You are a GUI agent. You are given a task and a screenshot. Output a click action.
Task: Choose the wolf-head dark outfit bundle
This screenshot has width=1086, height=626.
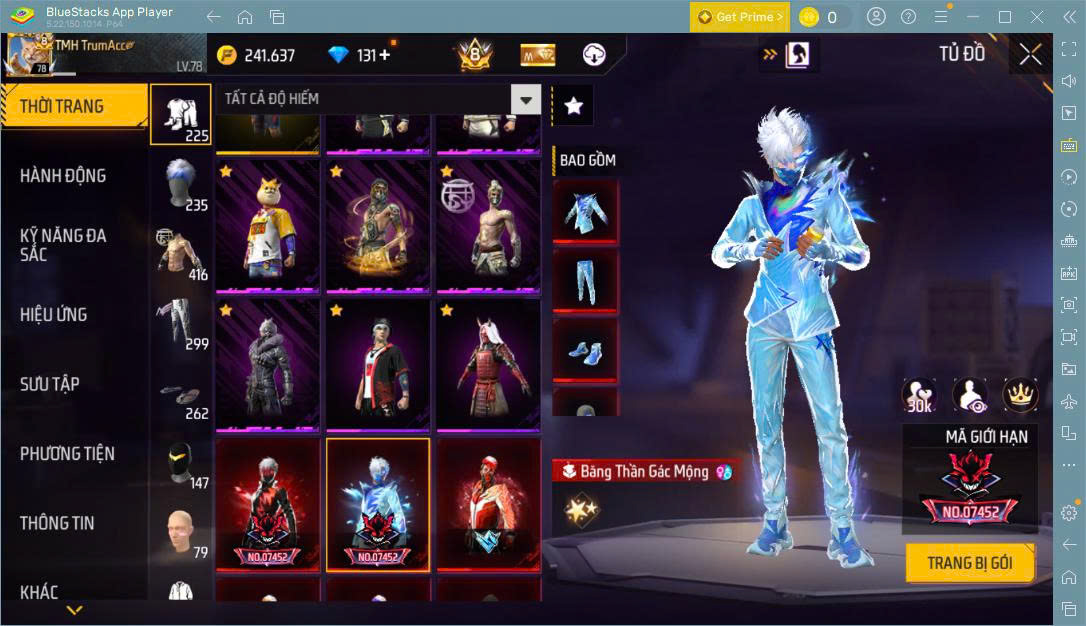pos(268,364)
